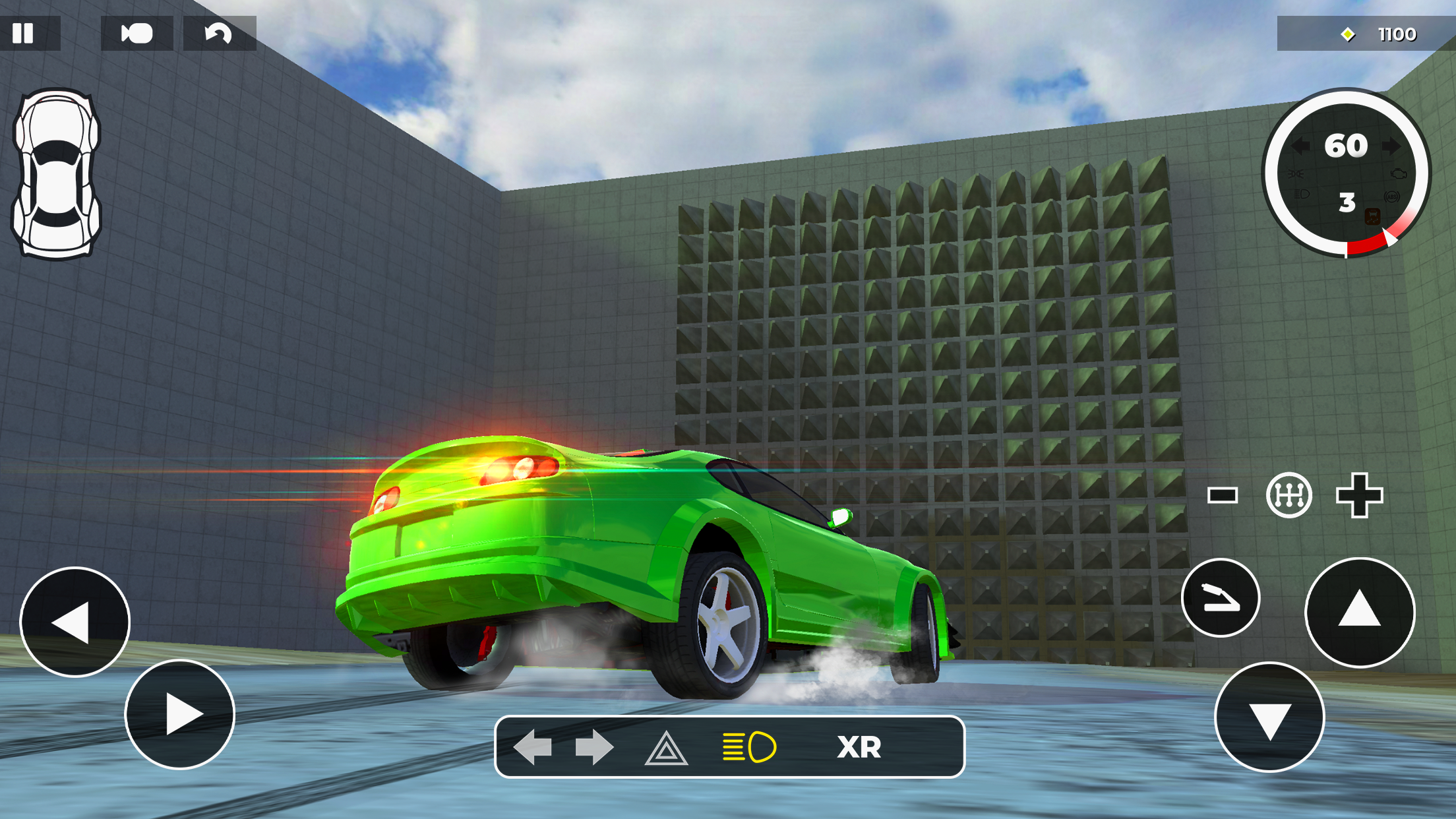Image resolution: width=1456 pixels, height=819 pixels.
Task: Tap the hazard warning triangle
Action: (x=668, y=747)
